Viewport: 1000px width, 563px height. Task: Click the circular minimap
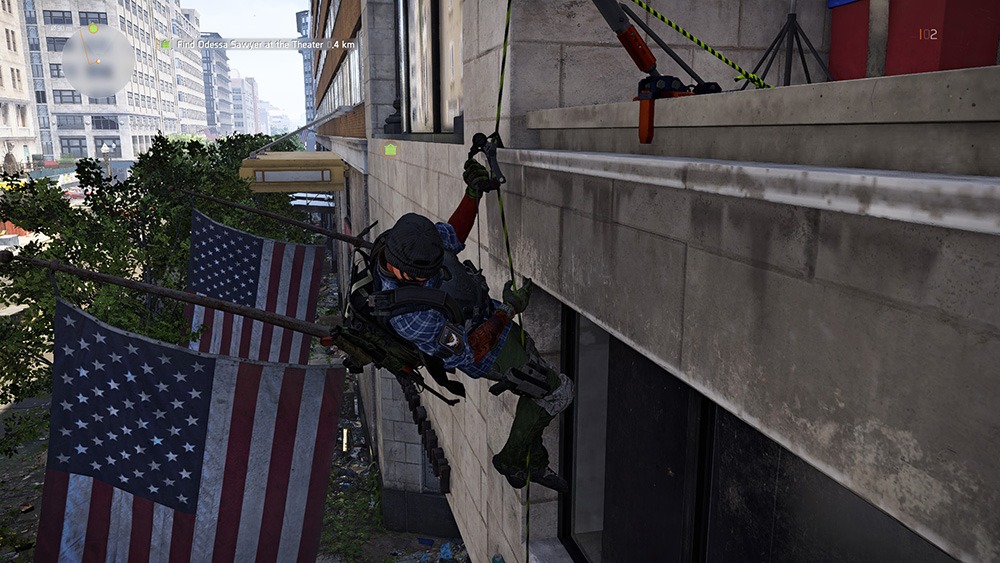click(98, 60)
